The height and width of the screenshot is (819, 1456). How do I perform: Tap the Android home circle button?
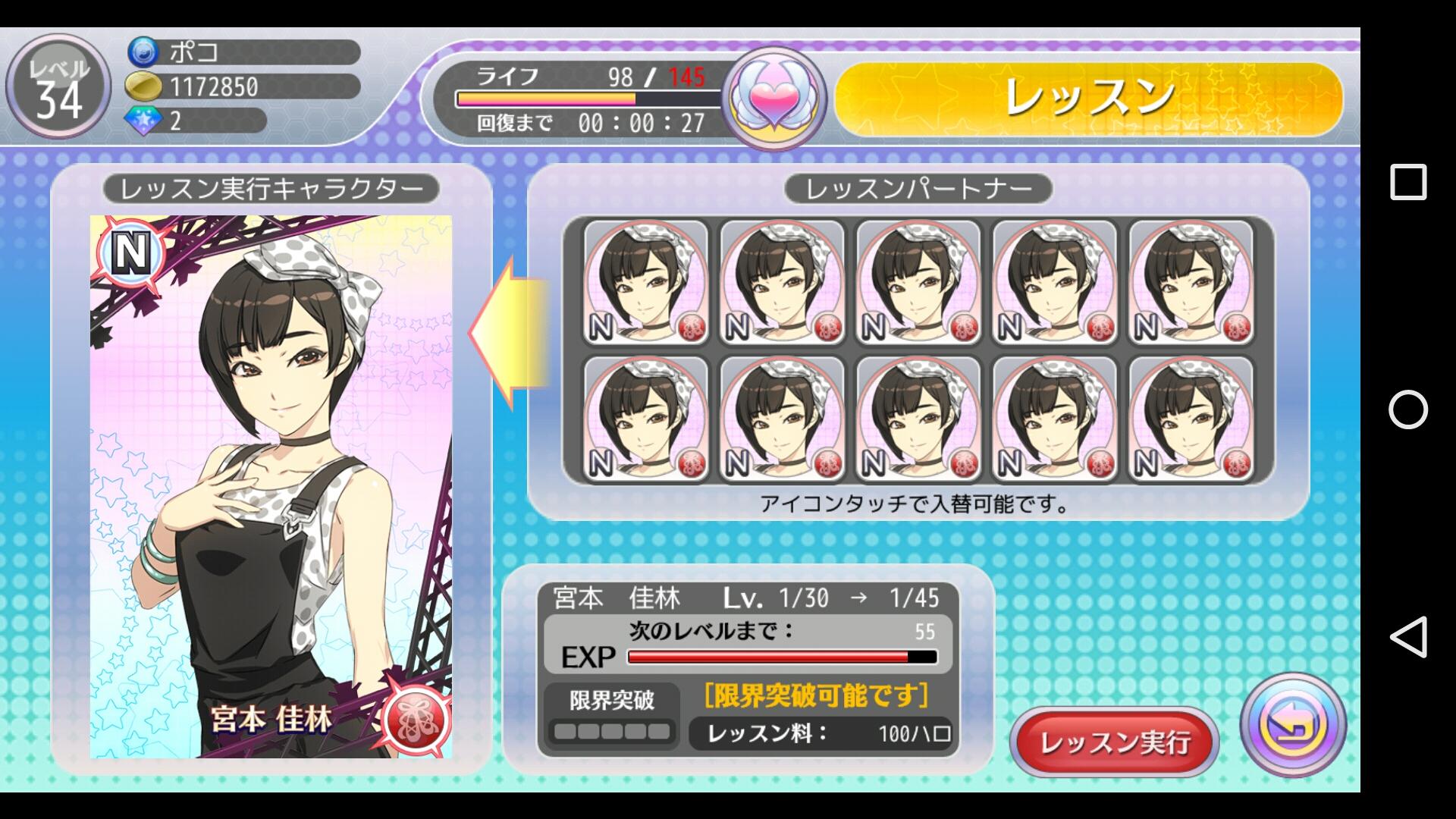[x=1407, y=410]
